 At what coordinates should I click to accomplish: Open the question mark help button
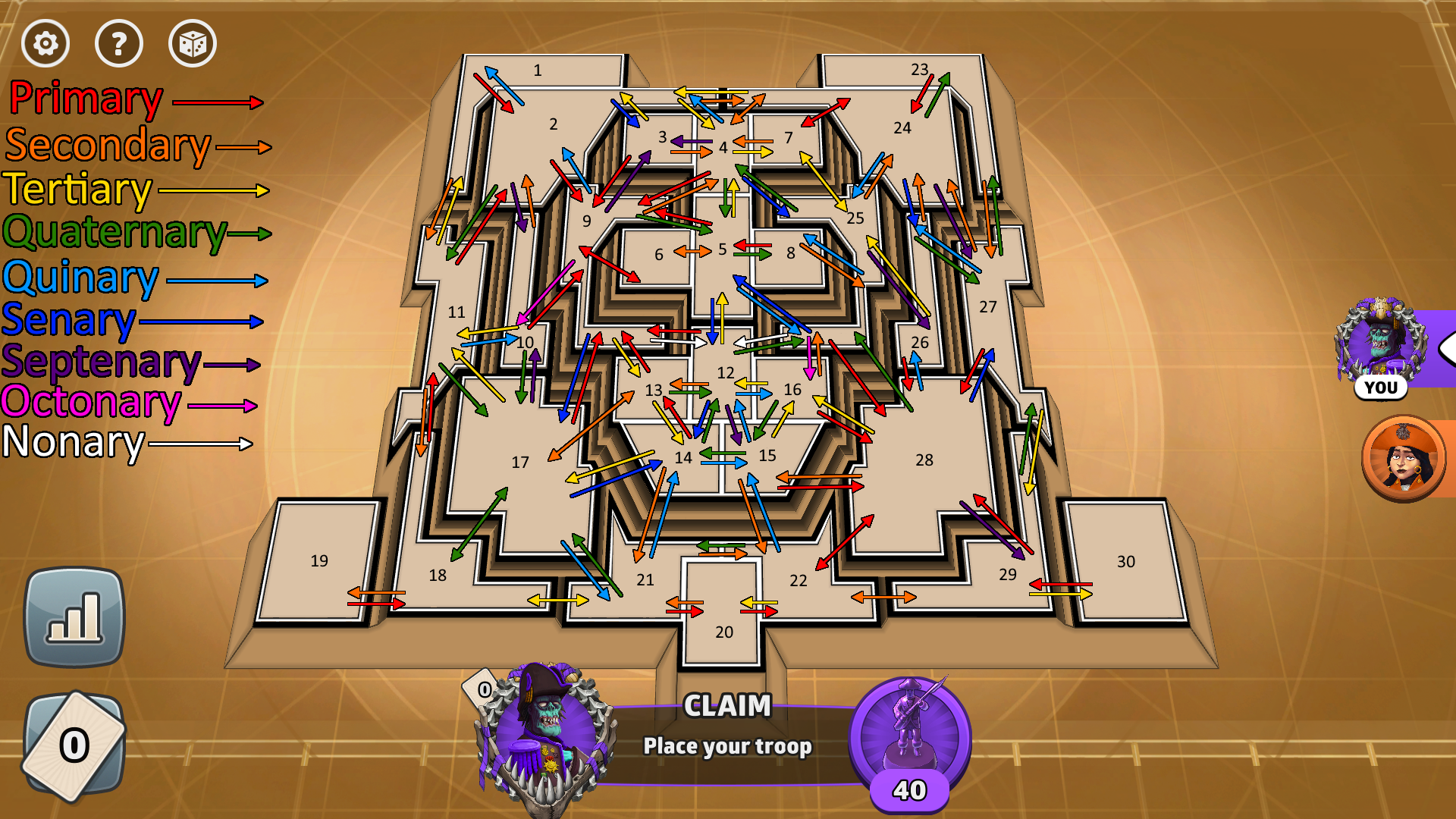[x=118, y=43]
